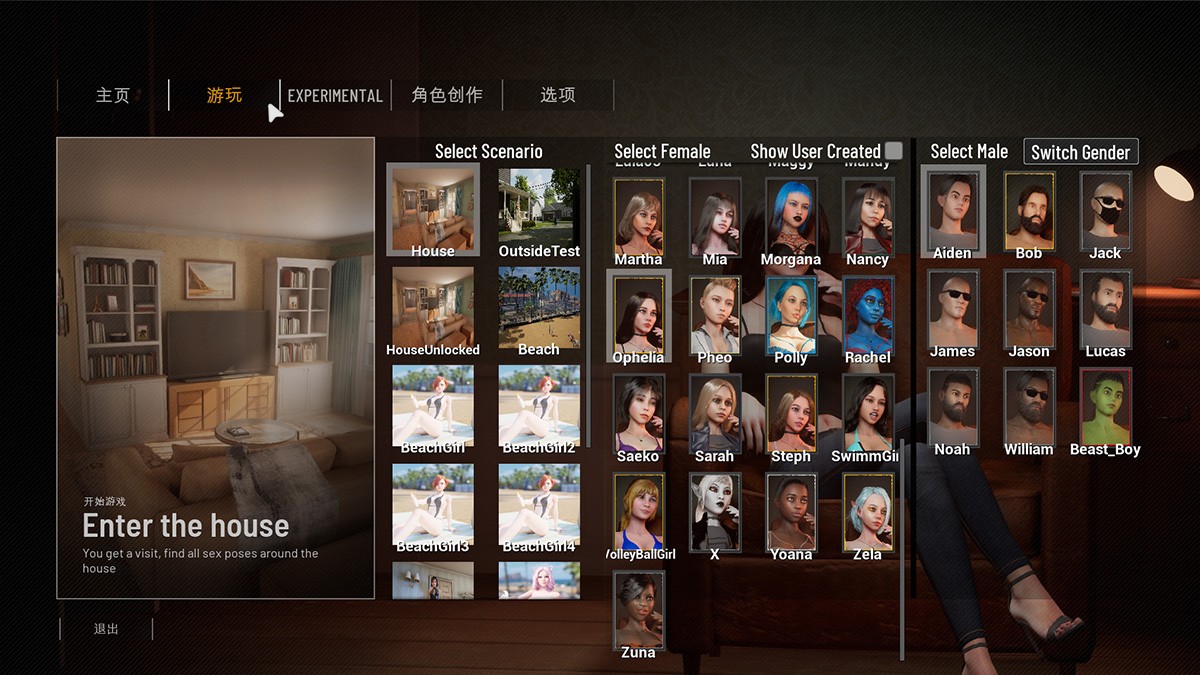Choose the OutsideTest scenario
The width and height of the screenshot is (1200, 675).
[x=539, y=209]
